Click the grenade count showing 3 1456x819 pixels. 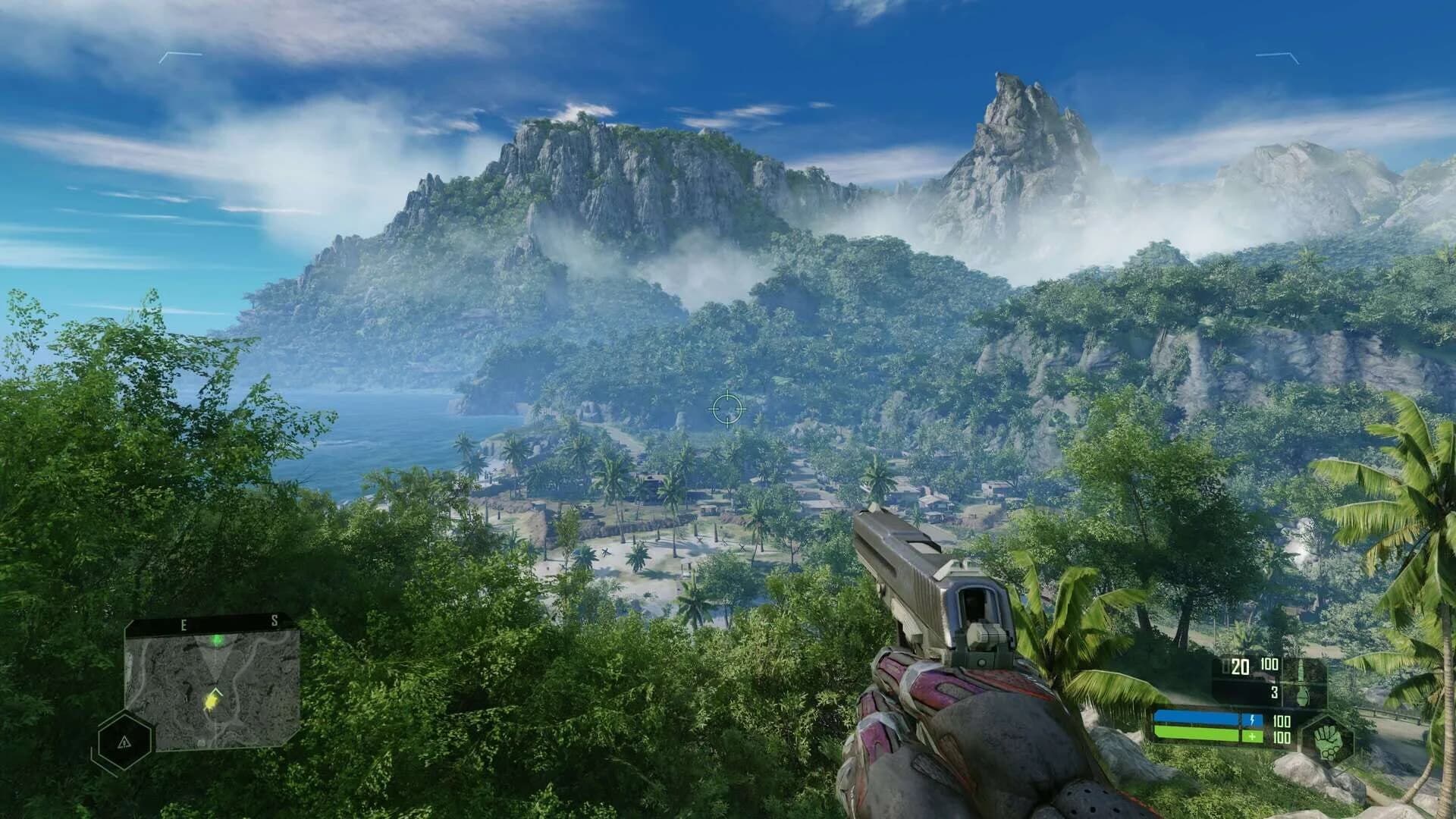(1274, 691)
